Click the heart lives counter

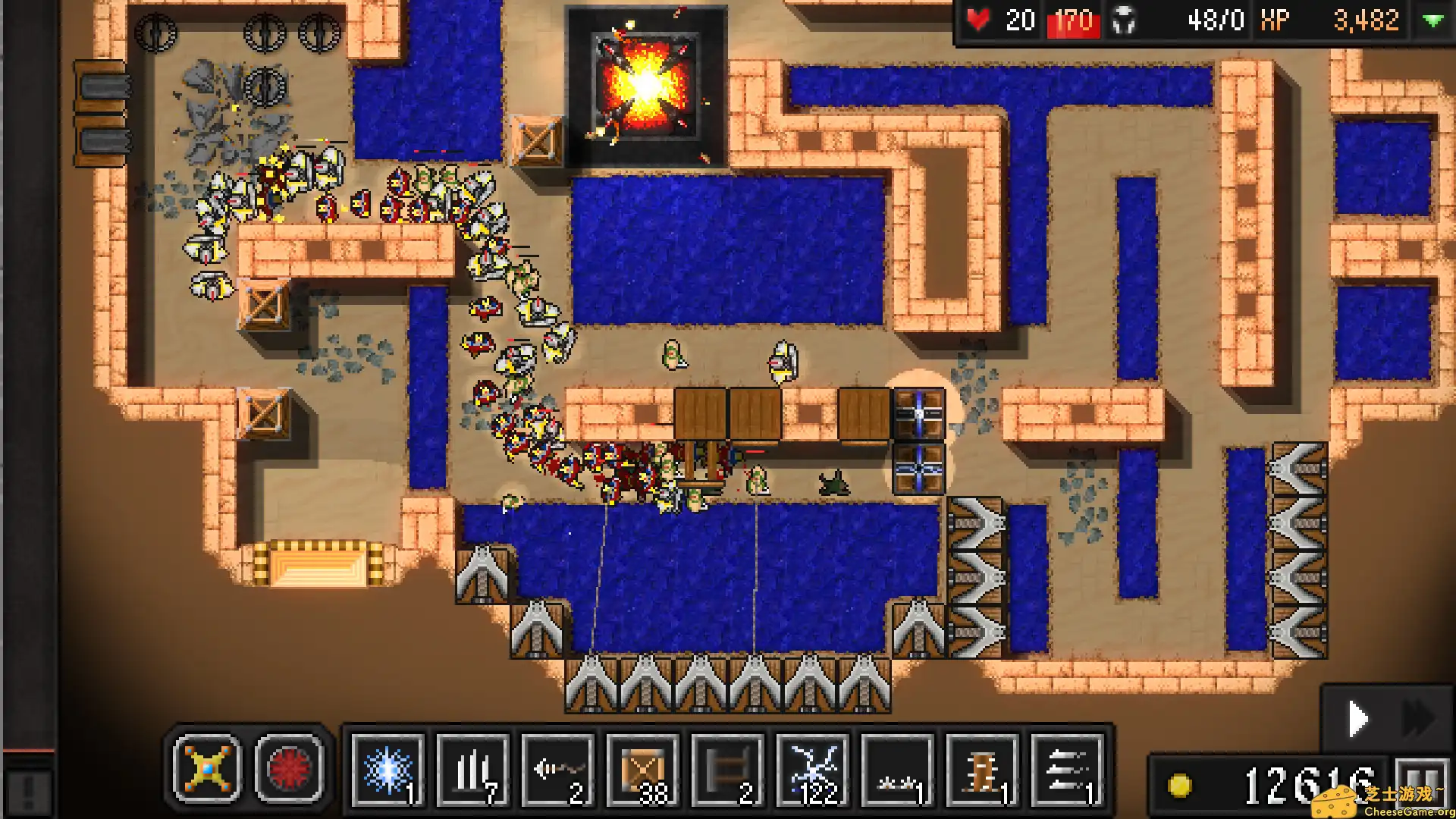pos(980,20)
